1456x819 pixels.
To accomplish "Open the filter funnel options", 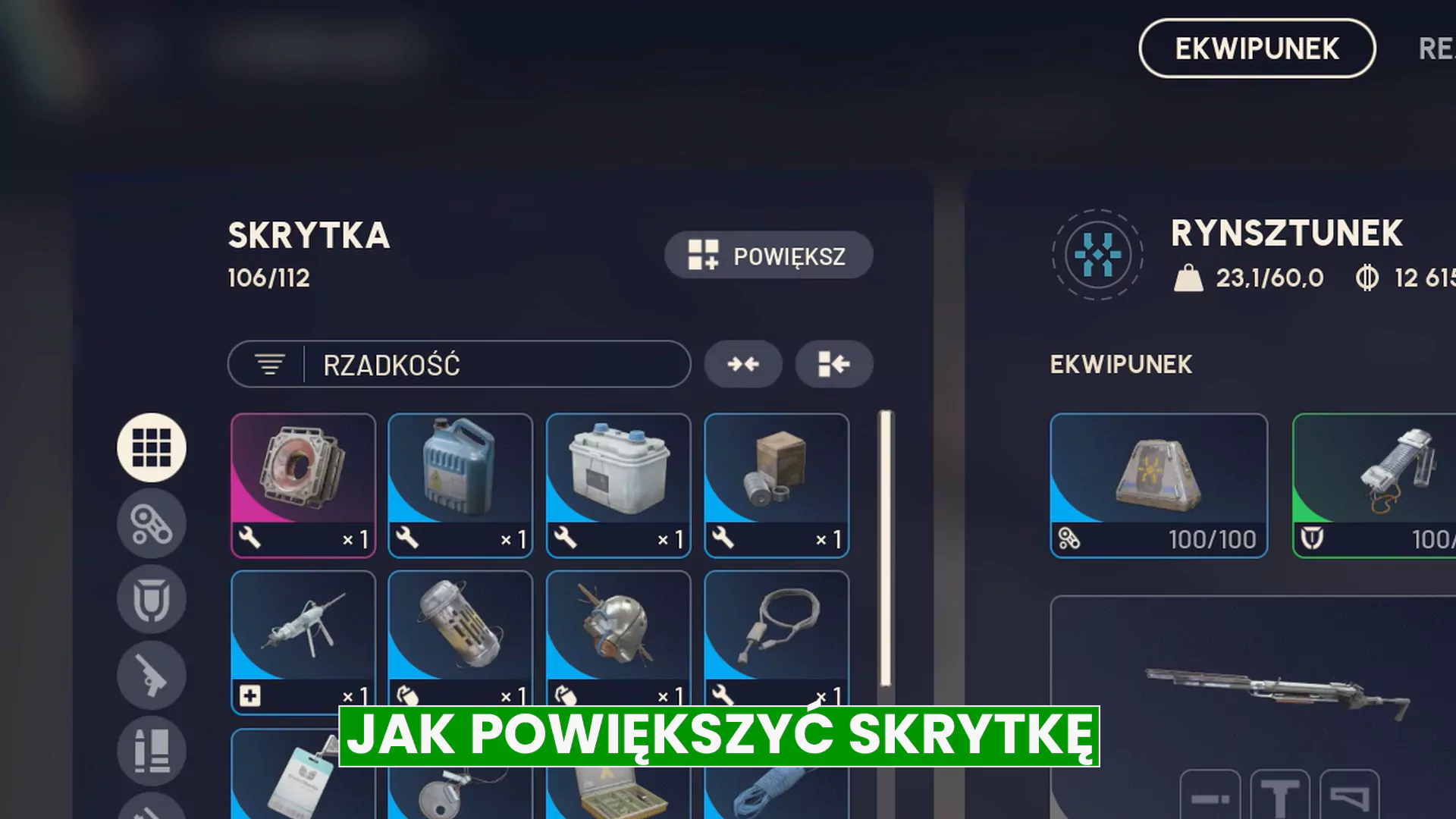I will click(x=269, y=364).
